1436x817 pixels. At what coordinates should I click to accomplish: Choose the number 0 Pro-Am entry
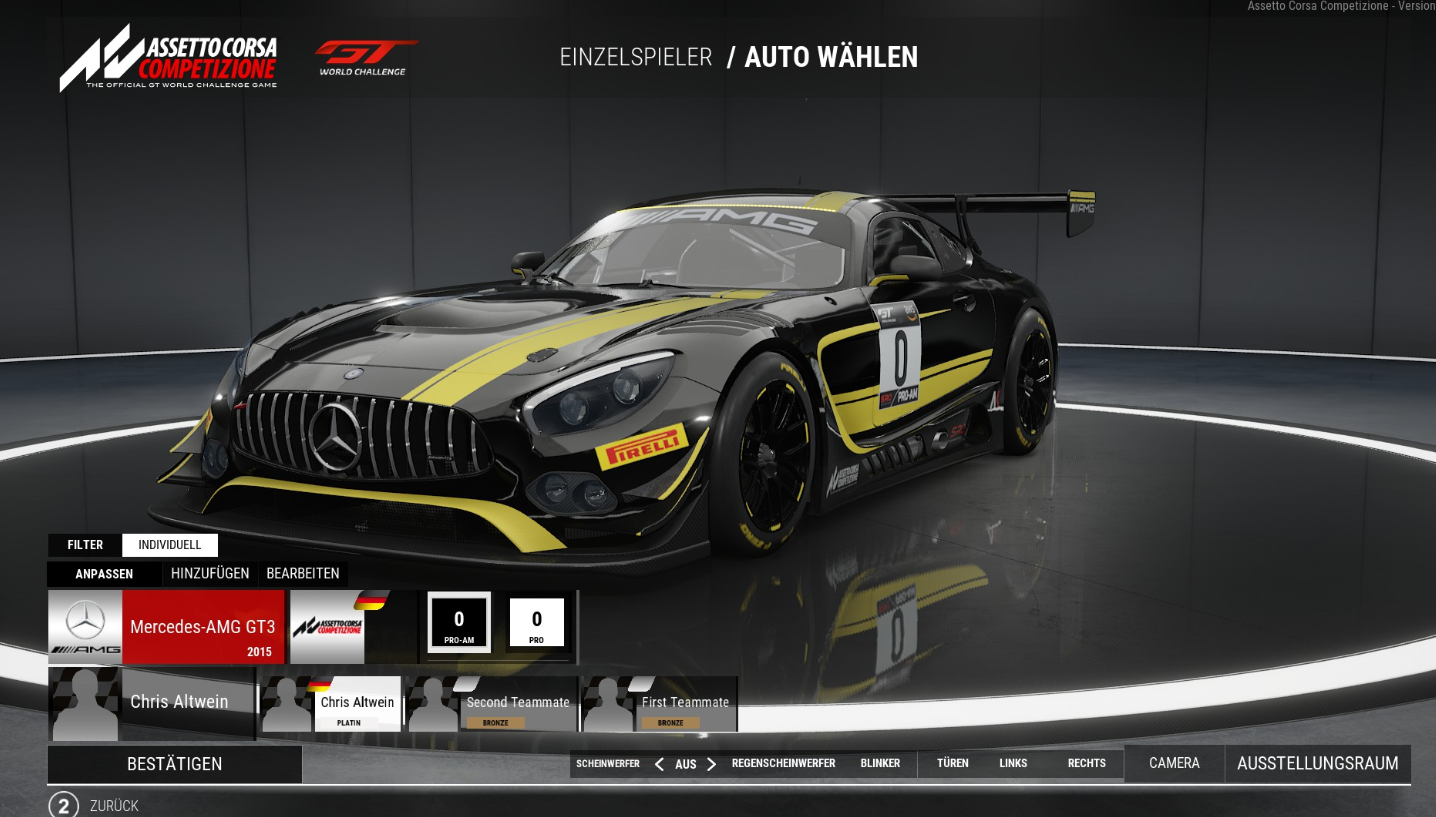tap(459, 623)
